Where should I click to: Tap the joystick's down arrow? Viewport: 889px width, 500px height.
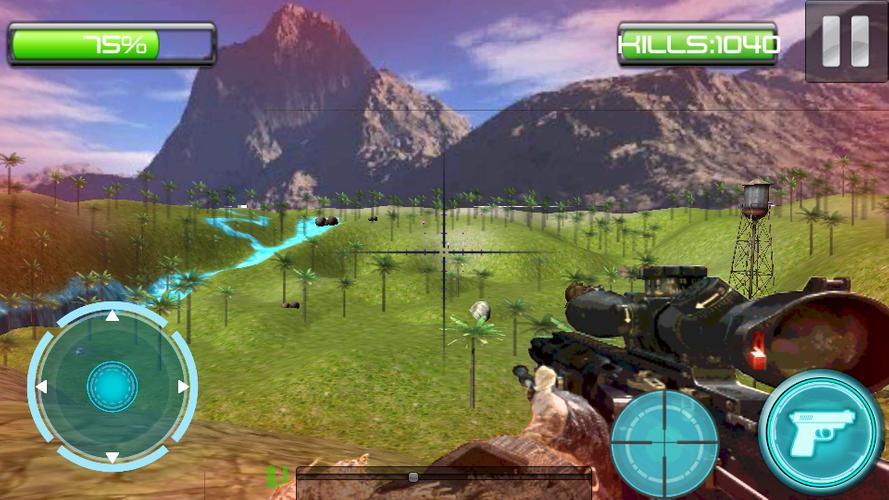coord(112,457)
